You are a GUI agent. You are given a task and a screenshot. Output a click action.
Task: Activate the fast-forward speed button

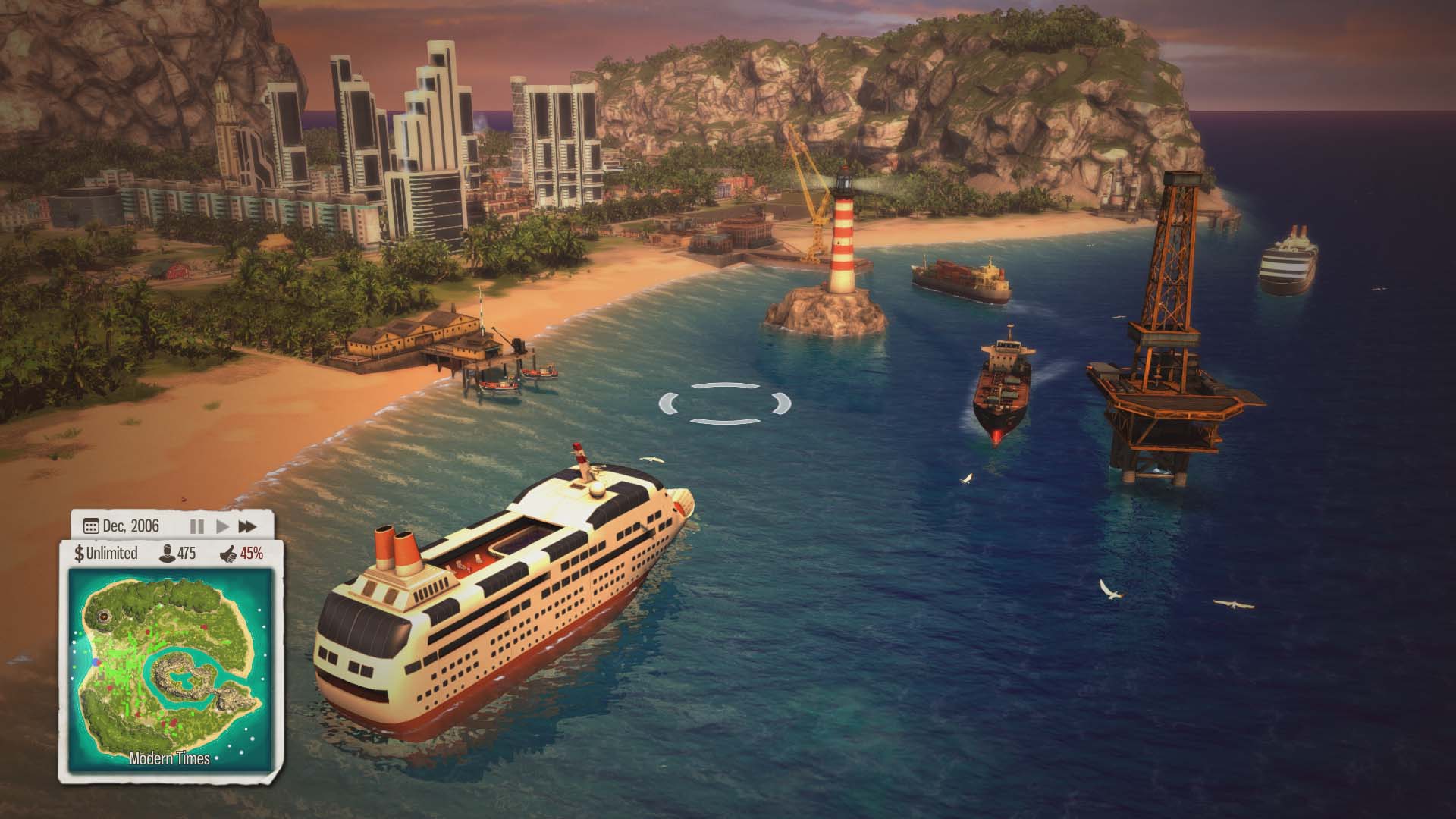tap(247, 526)
